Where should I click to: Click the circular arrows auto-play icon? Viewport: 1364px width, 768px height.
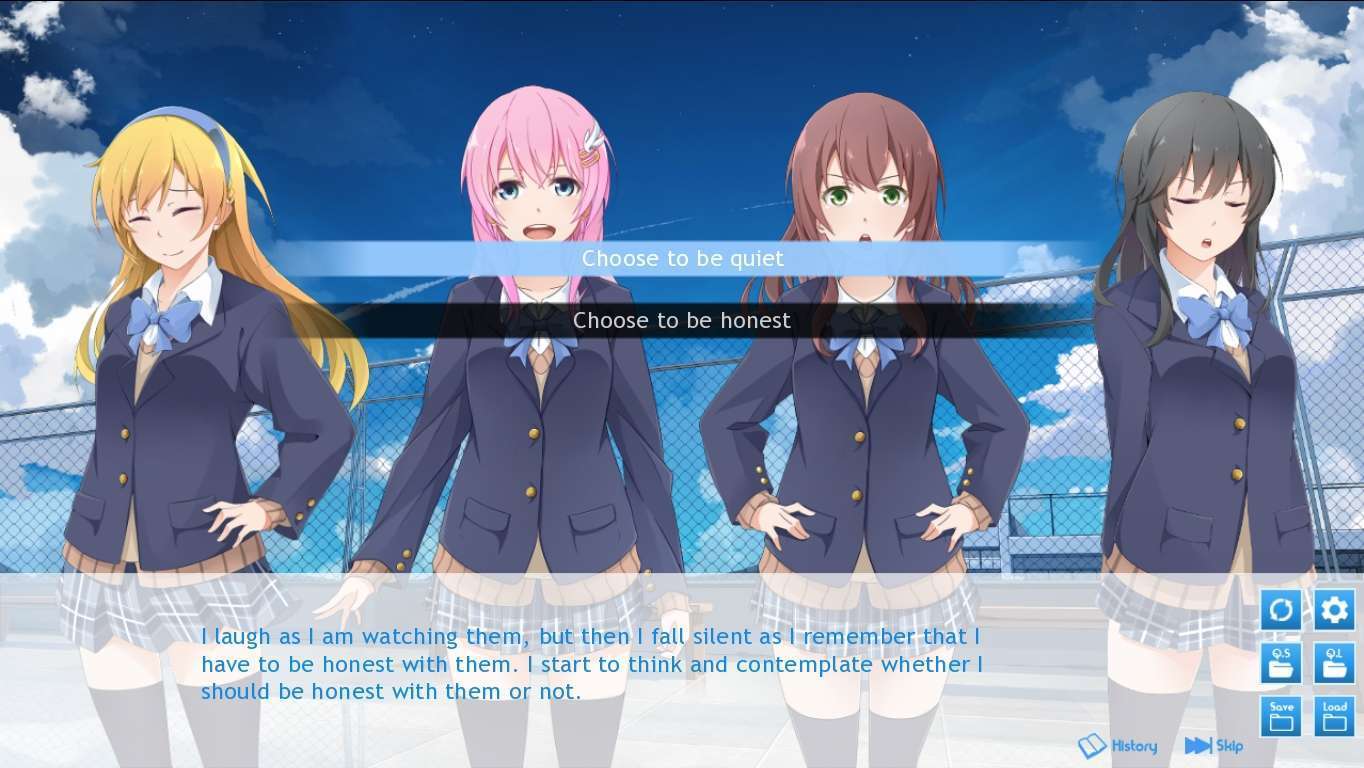[1281, 609]
